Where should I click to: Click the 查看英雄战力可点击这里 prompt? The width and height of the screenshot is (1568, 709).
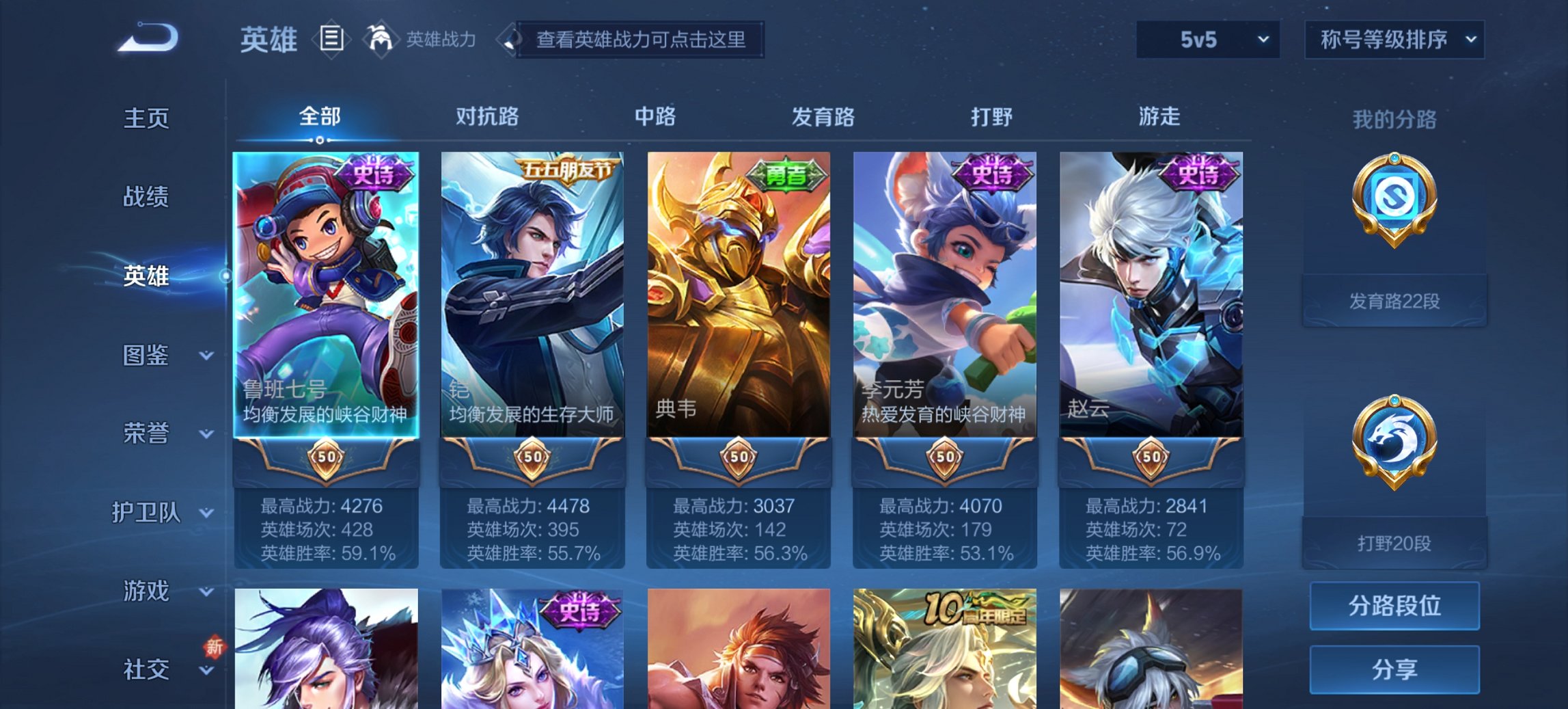pos(641,40)
